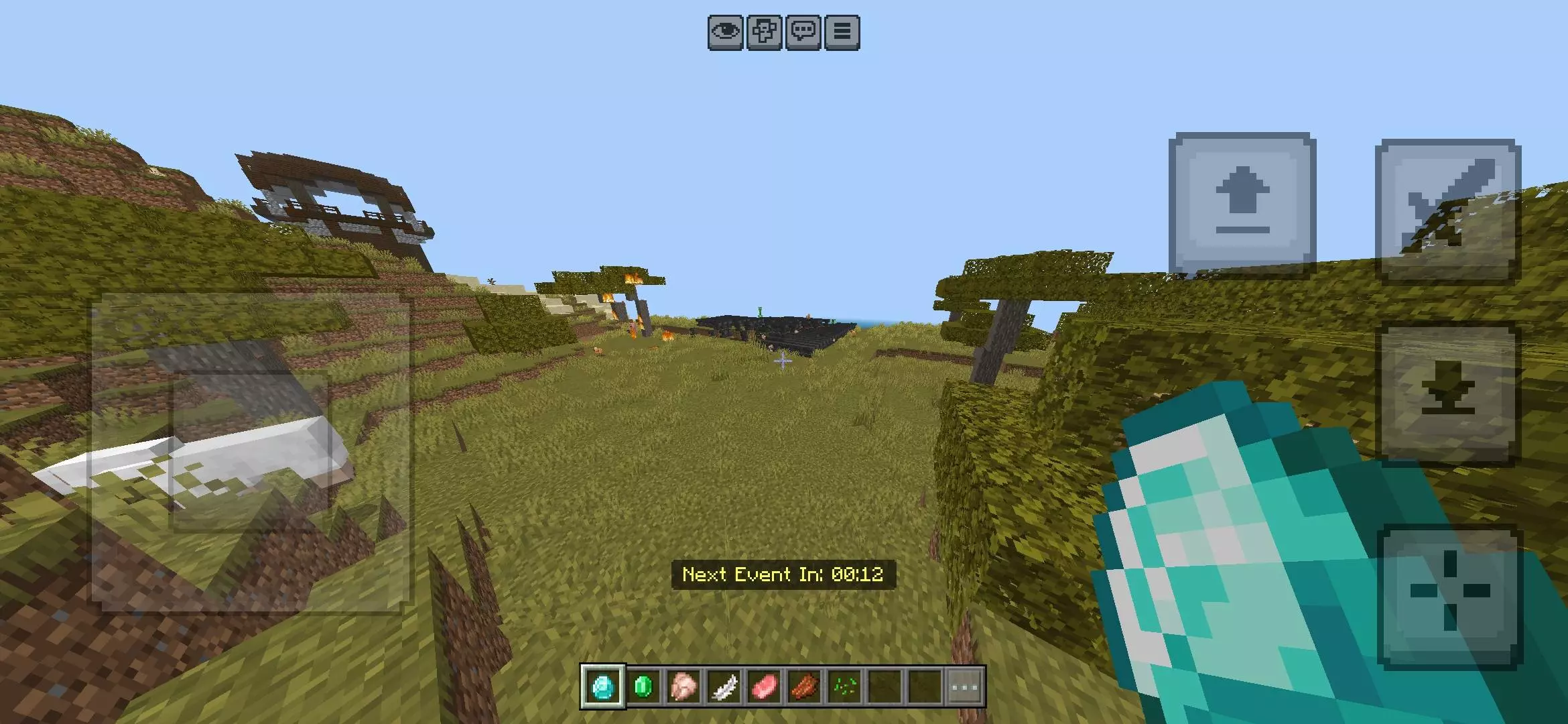
Task: Select the raw chicken hotbar slot
Action: [683, 686]
